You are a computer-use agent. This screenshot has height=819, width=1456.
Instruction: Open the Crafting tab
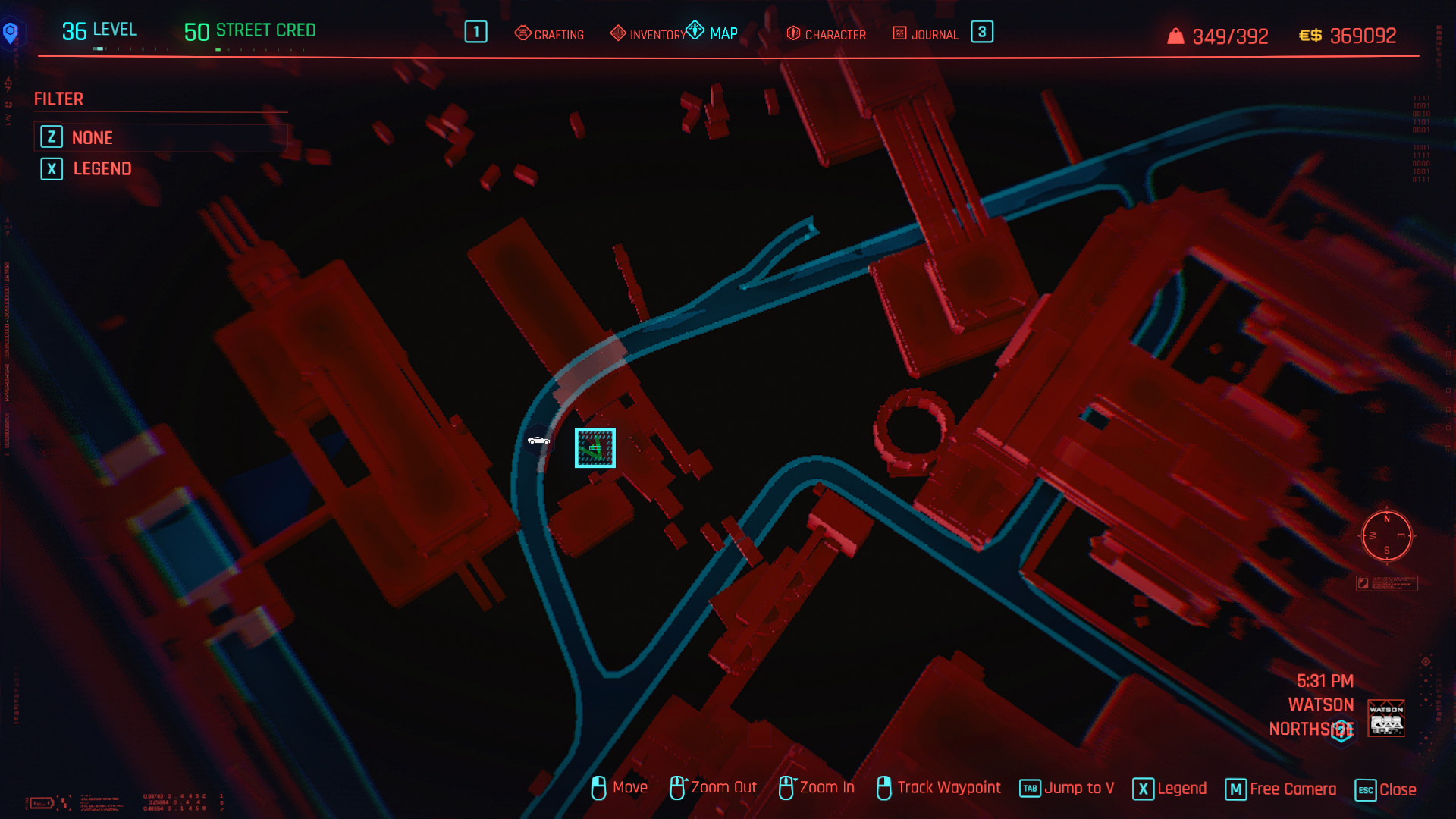pos(550,34)
